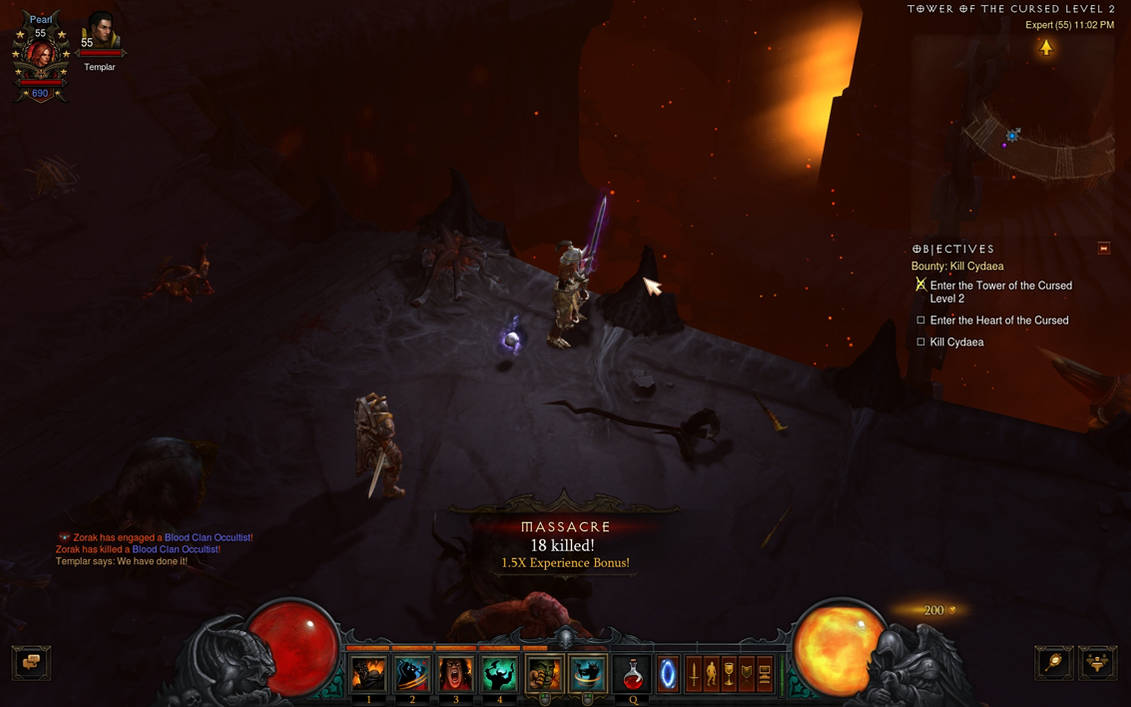The image size is (1131, 707).
Task: Open the banner icon menu button
Action: click(747, 674)
